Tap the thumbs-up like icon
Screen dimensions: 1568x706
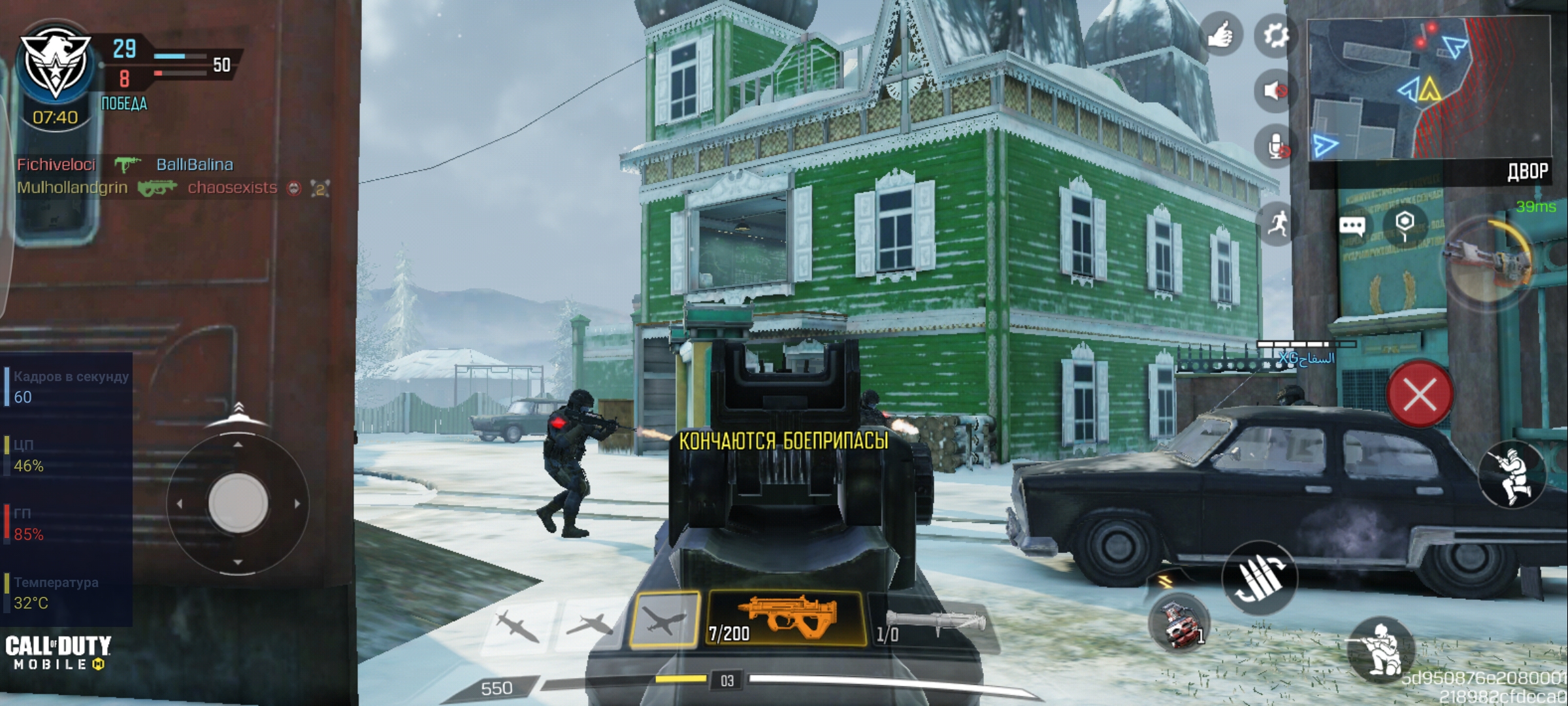1219,35
